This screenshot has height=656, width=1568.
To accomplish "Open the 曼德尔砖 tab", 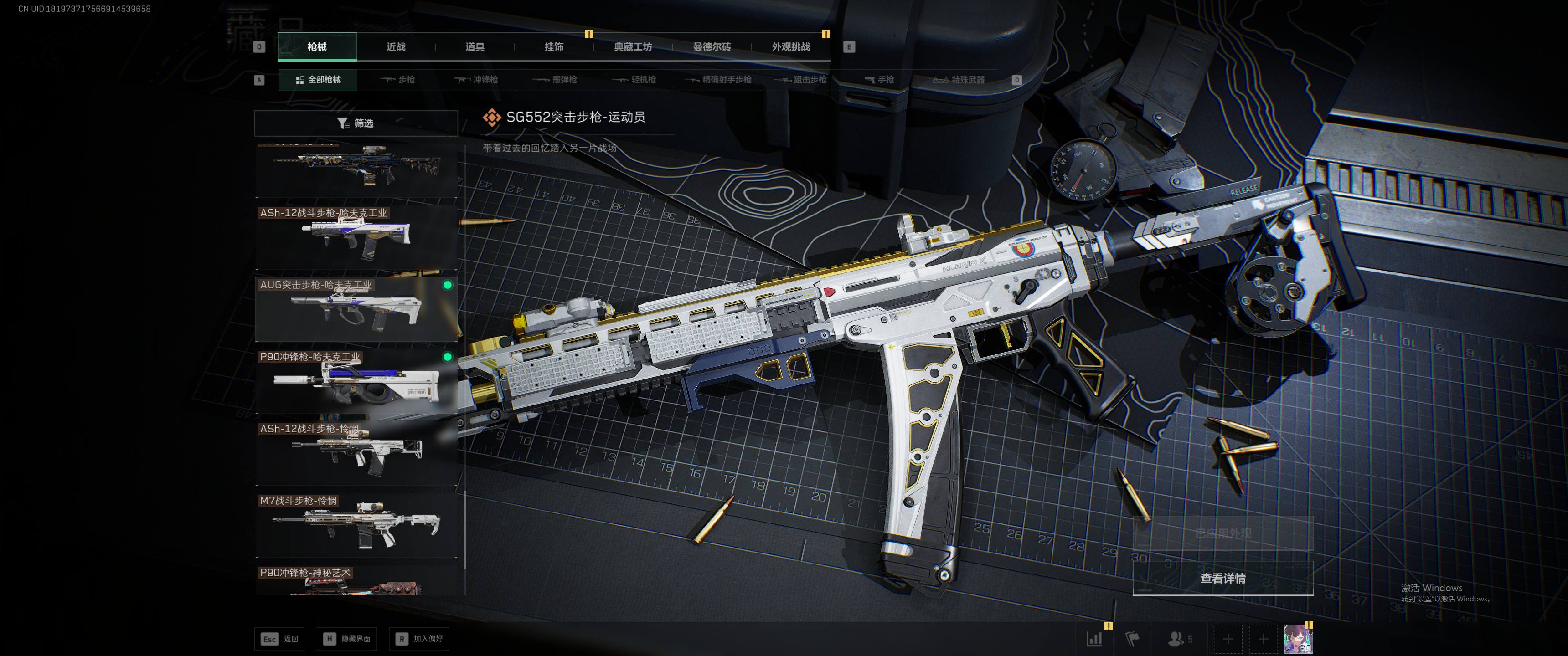I will point(712,47).
